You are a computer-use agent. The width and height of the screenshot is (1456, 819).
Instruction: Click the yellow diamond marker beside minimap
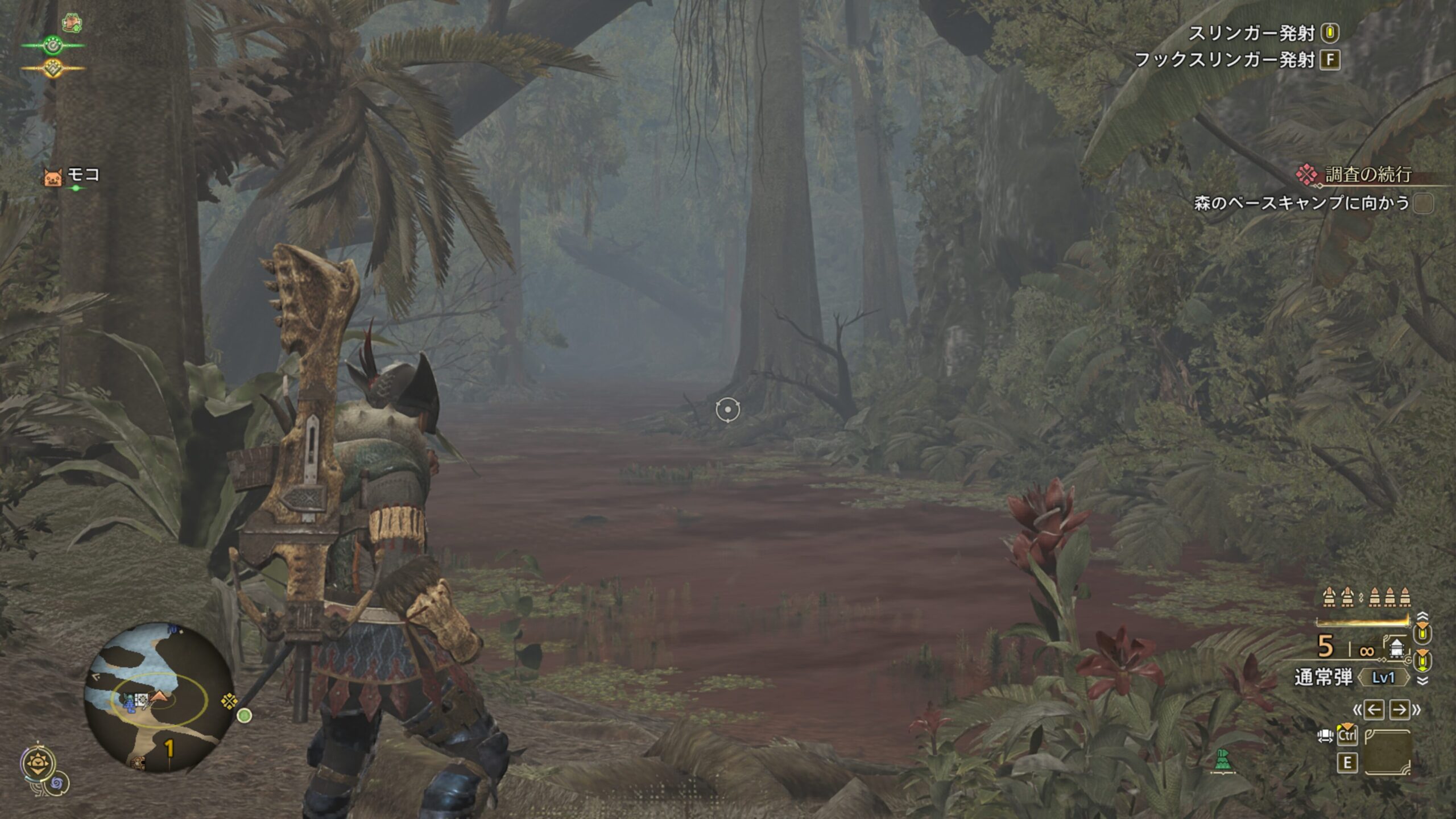[229, 701]
